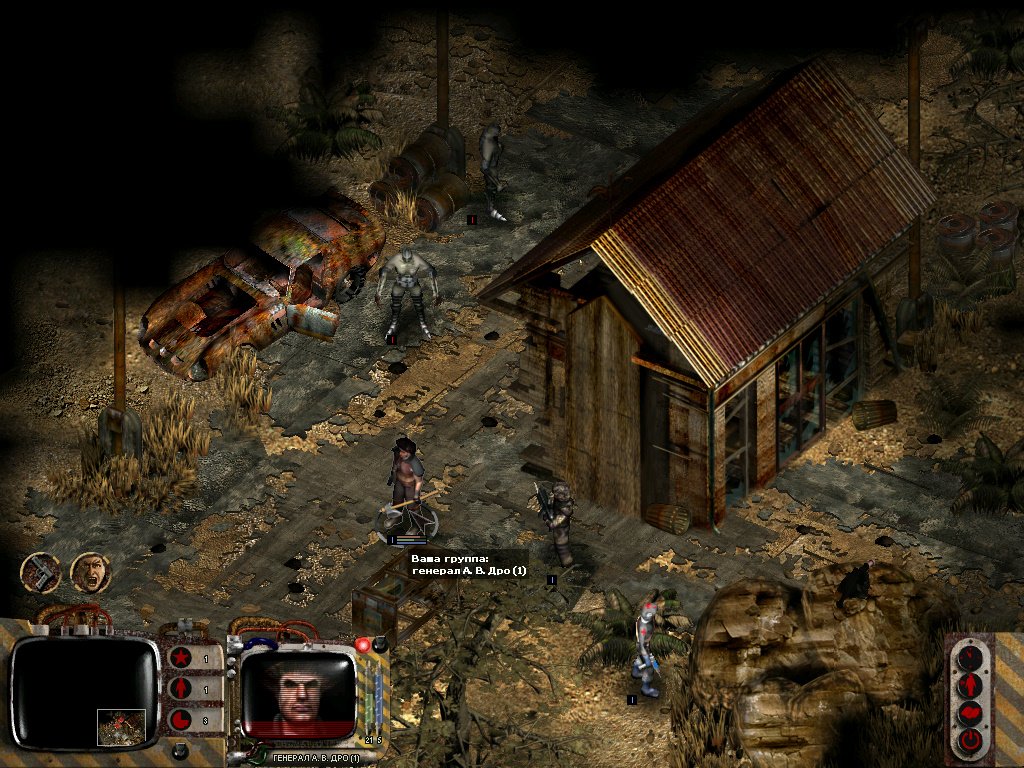The width and height of the screenshot is (1024, 768).
Task: Click the red pie-chart button
Action: (x=181, y=719)
